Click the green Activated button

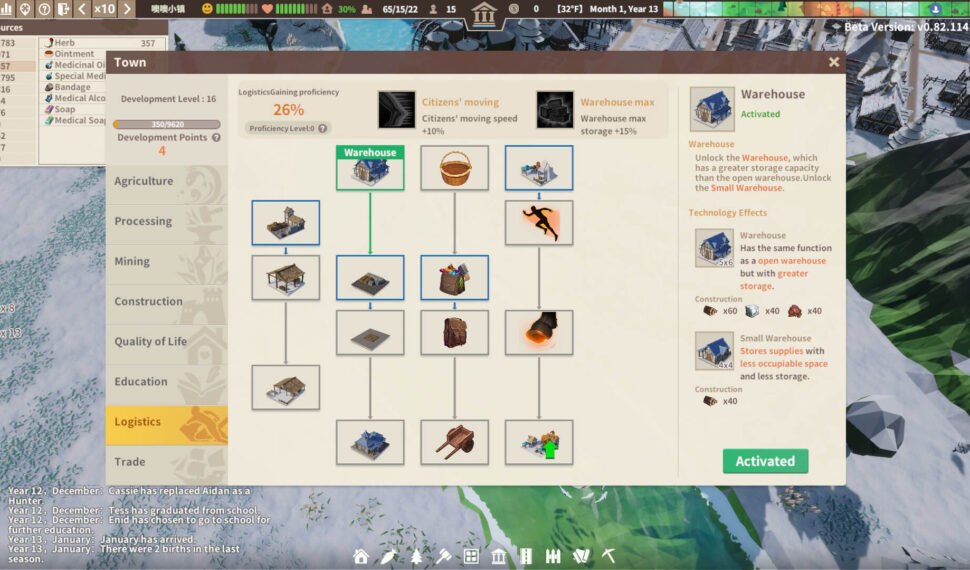(x=765, y=461)
